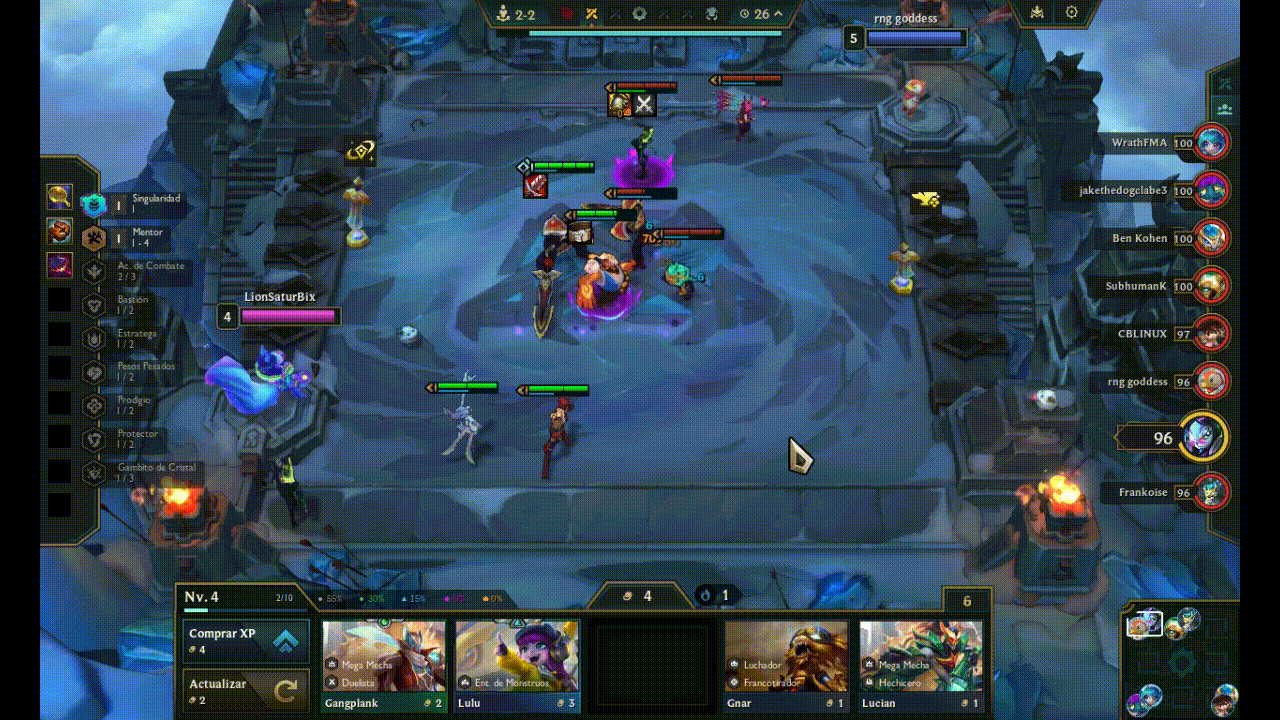The image size is (1280, 720).
Task: Click the Actualizar refresh button
Action: coord(245,687)
